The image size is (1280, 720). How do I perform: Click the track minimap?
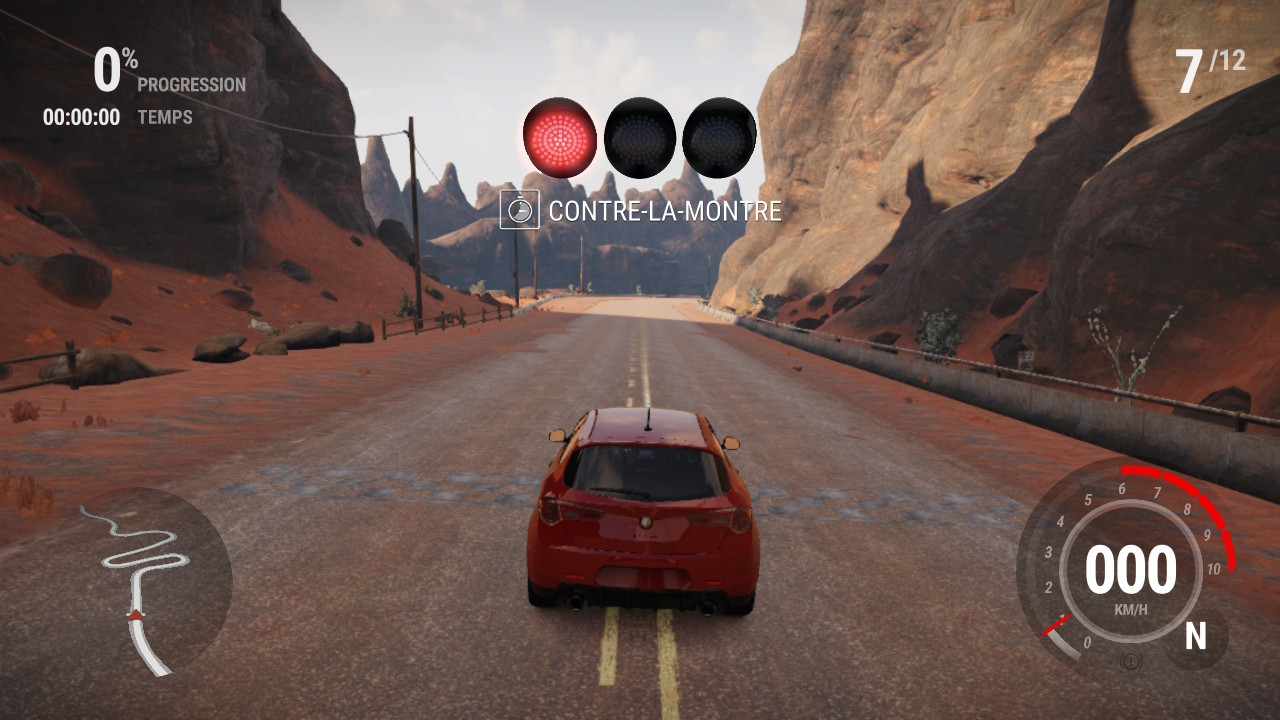coord(152,578)
